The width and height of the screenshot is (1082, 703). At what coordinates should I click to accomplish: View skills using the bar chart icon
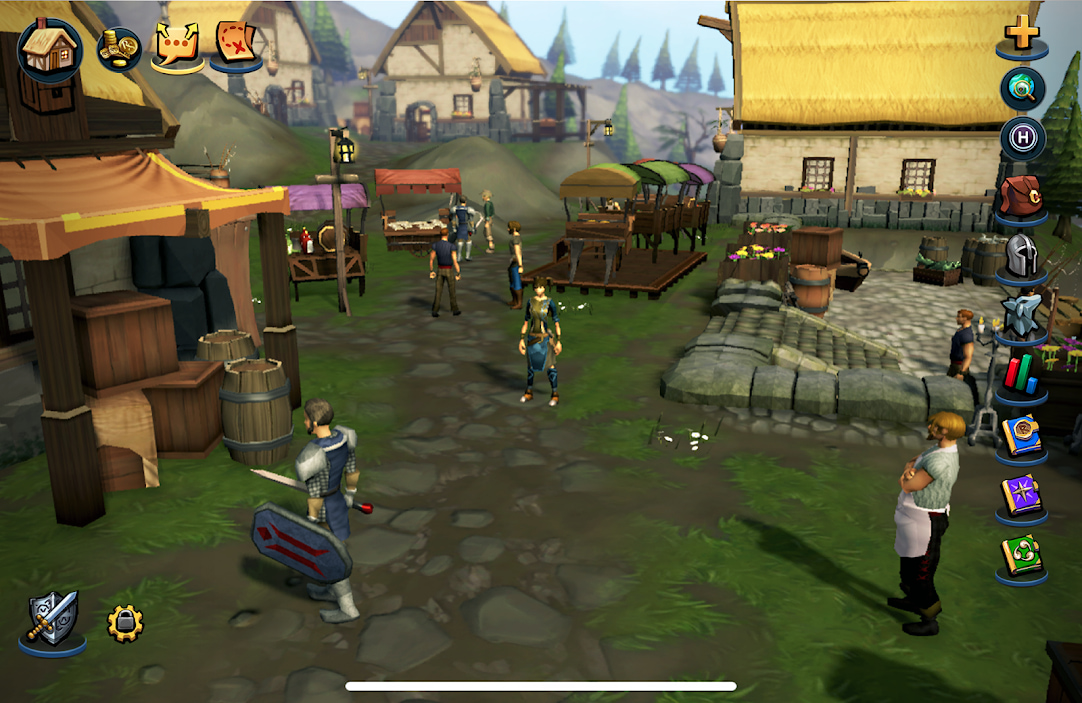click(1021, 374)
